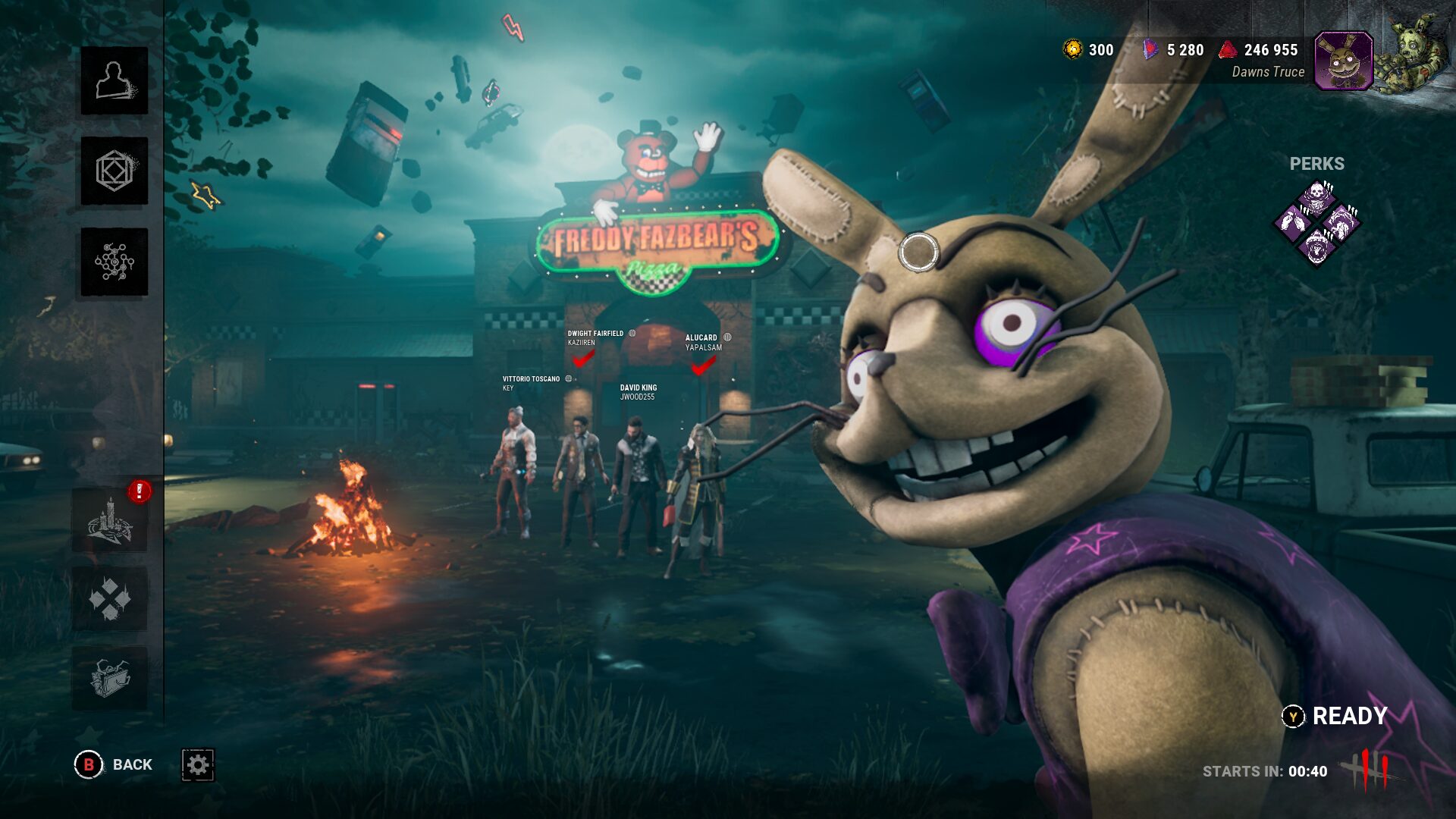Open the chest icon in sidebar
Screen dimensions: 1456x819
click(x=110, y=678)
